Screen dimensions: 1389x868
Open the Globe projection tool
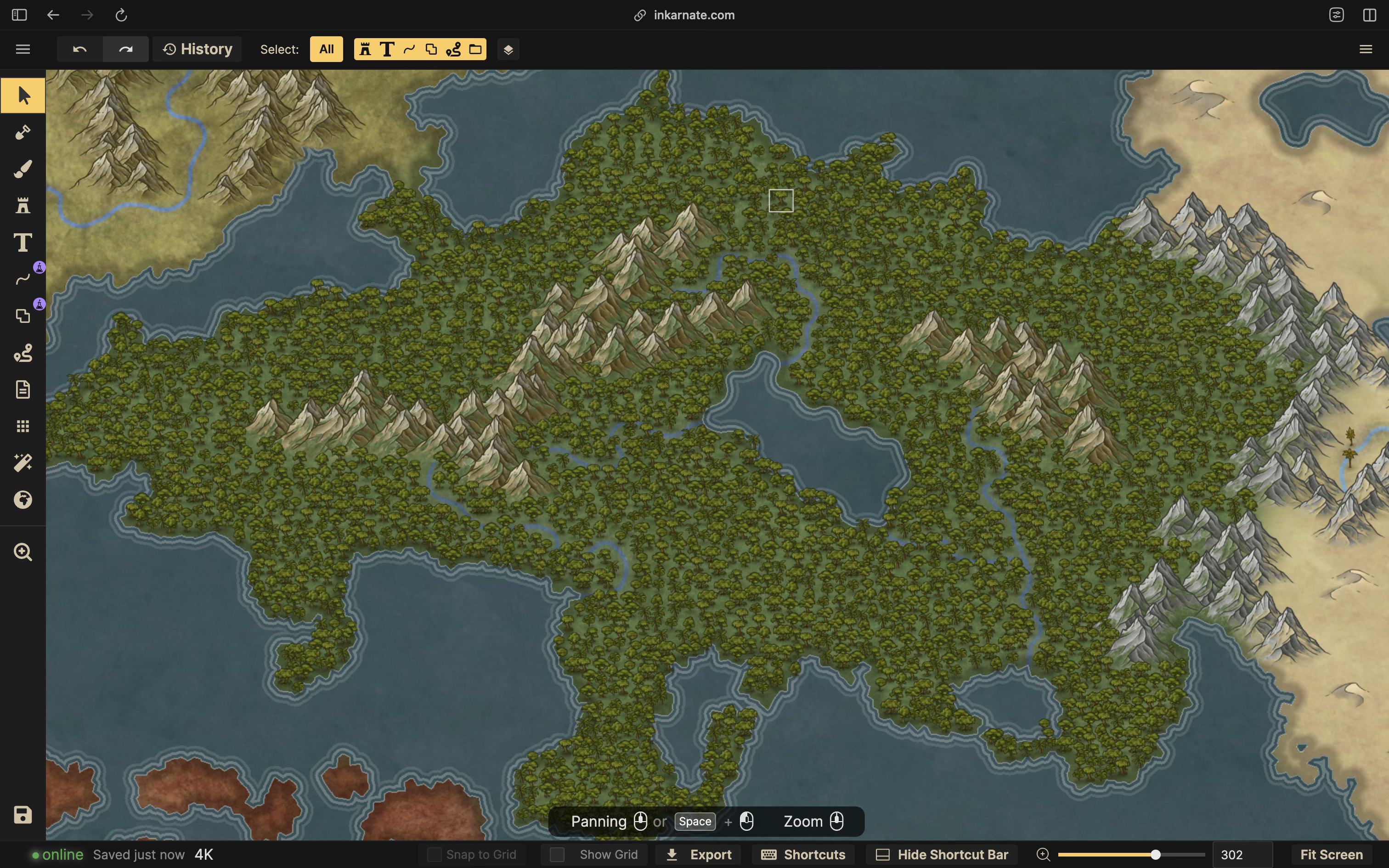(23, 500)
